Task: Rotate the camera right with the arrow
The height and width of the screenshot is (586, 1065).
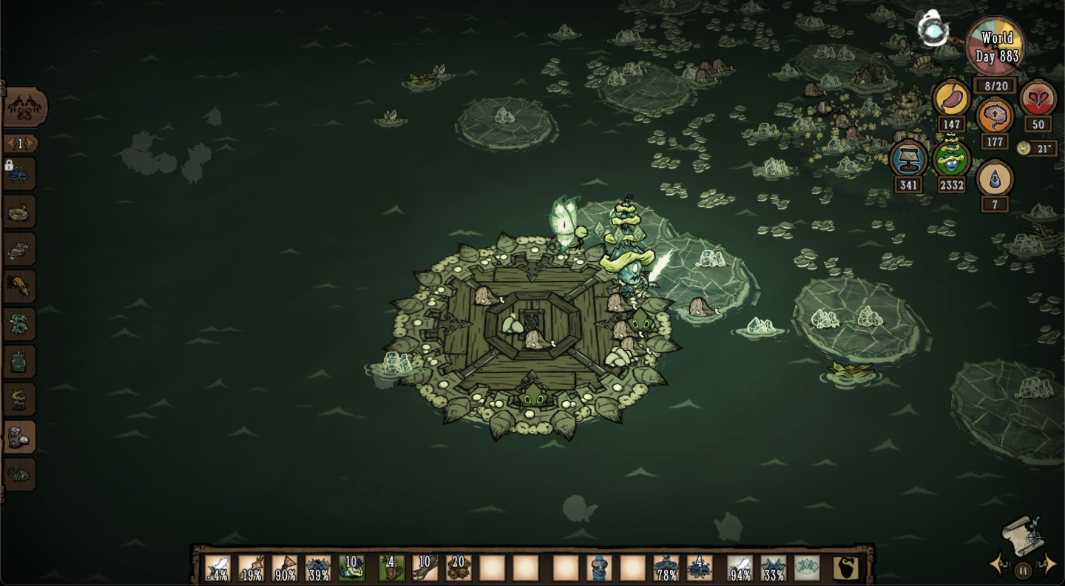Action: [1049, 564]
